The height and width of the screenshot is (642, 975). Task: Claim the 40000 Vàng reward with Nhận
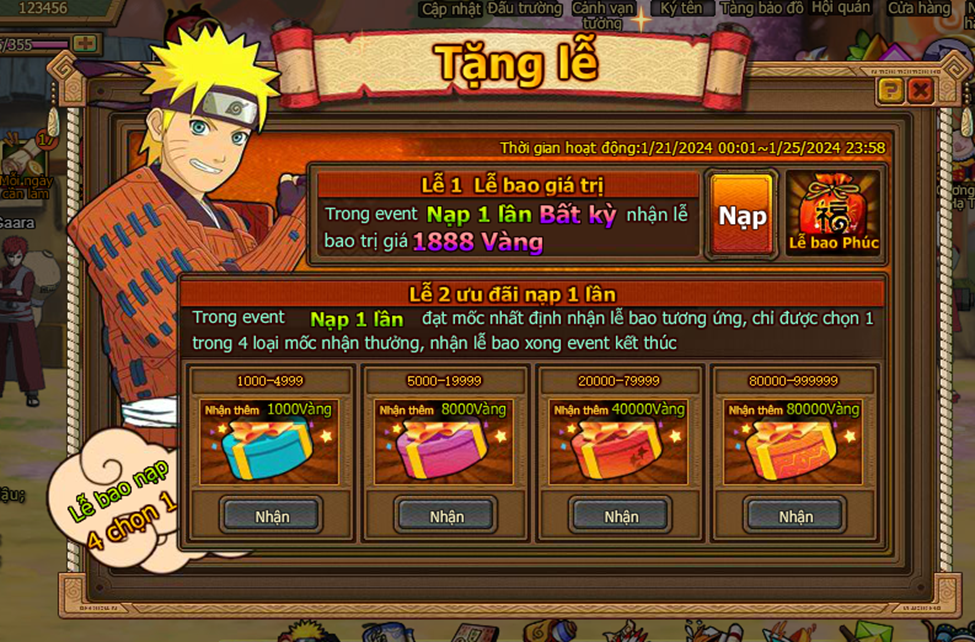point(621,516)
